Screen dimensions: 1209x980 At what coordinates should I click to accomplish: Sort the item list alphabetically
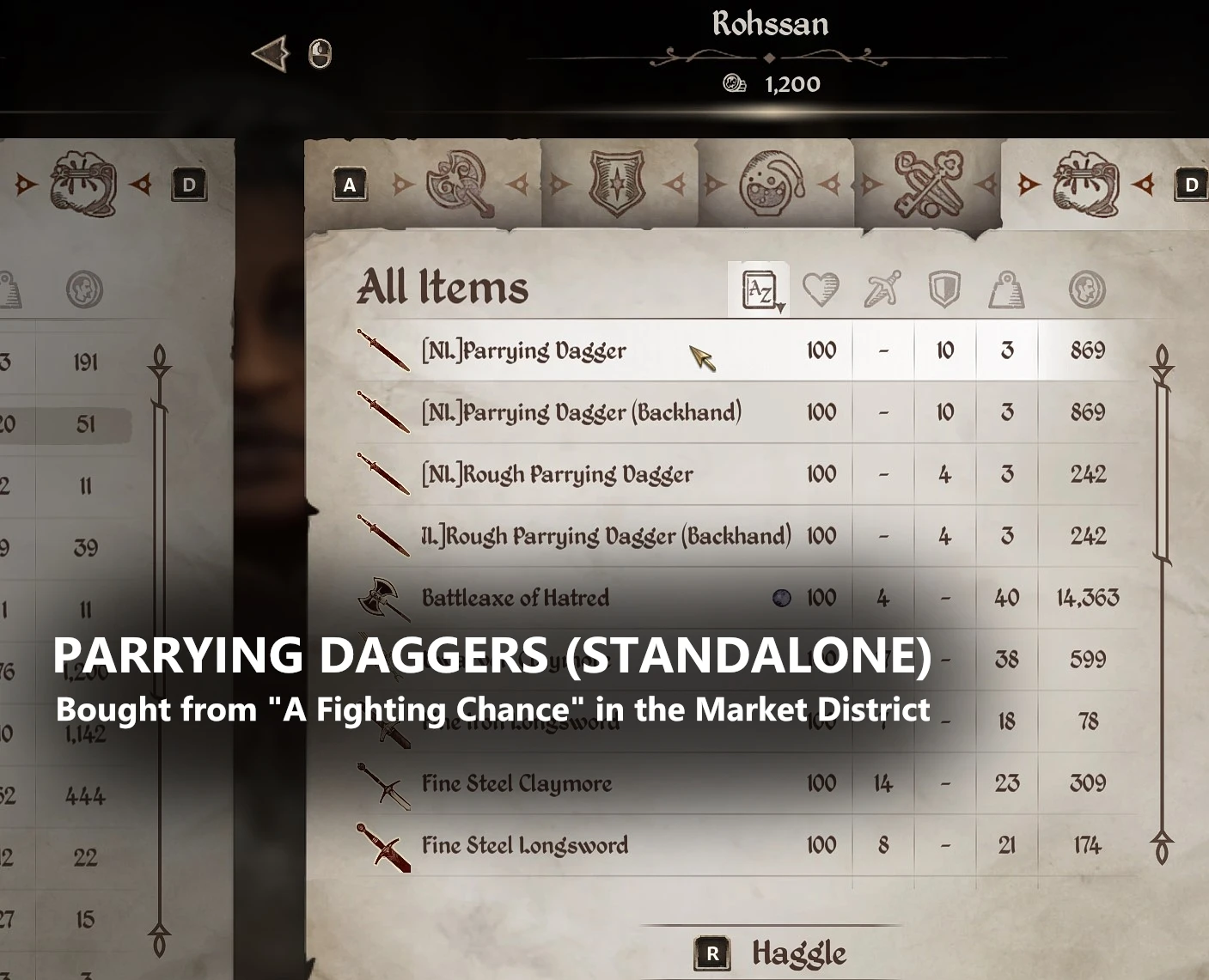pos(760,290)
